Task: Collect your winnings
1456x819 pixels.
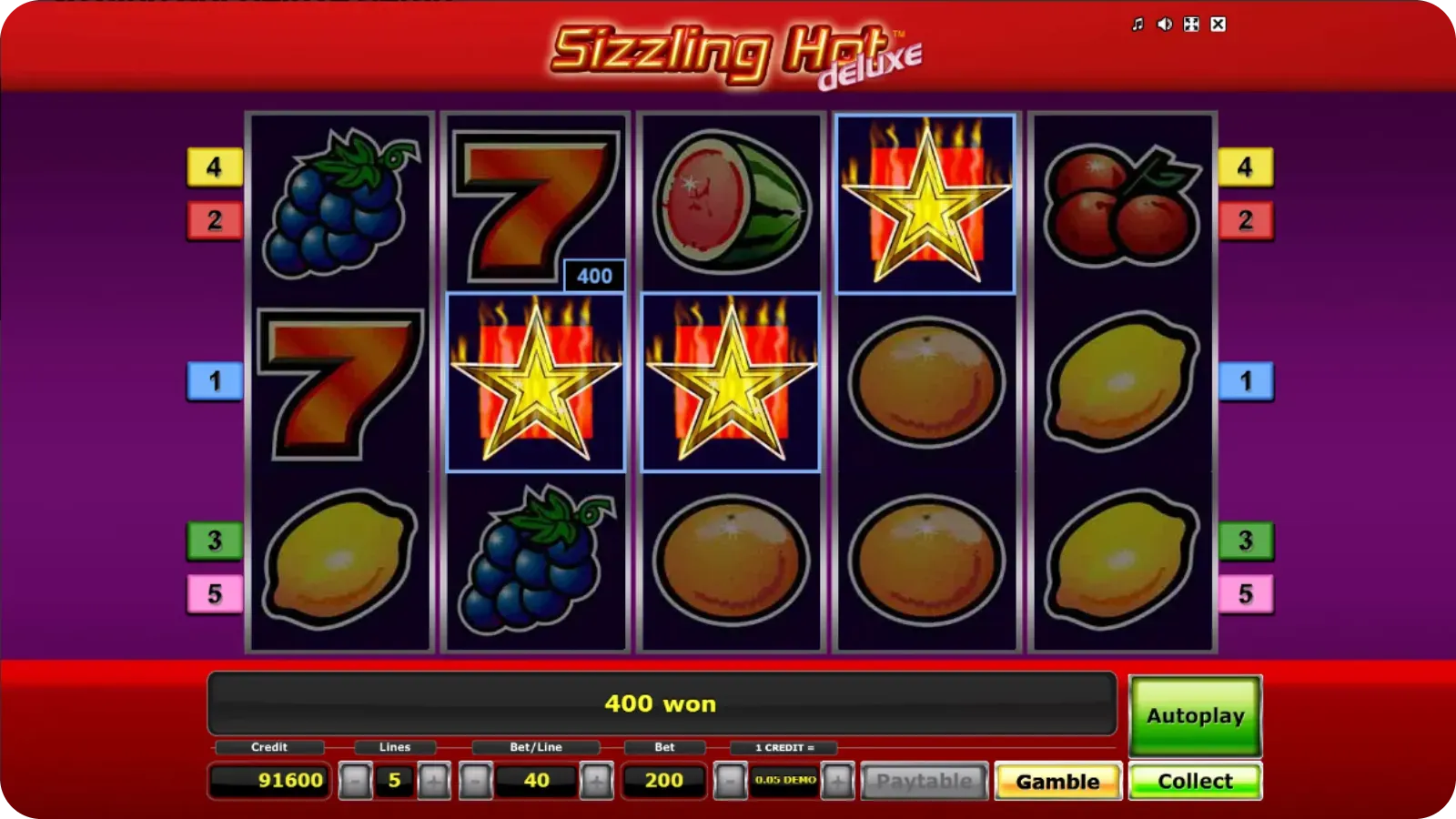Action: (x=1195, y=780)
